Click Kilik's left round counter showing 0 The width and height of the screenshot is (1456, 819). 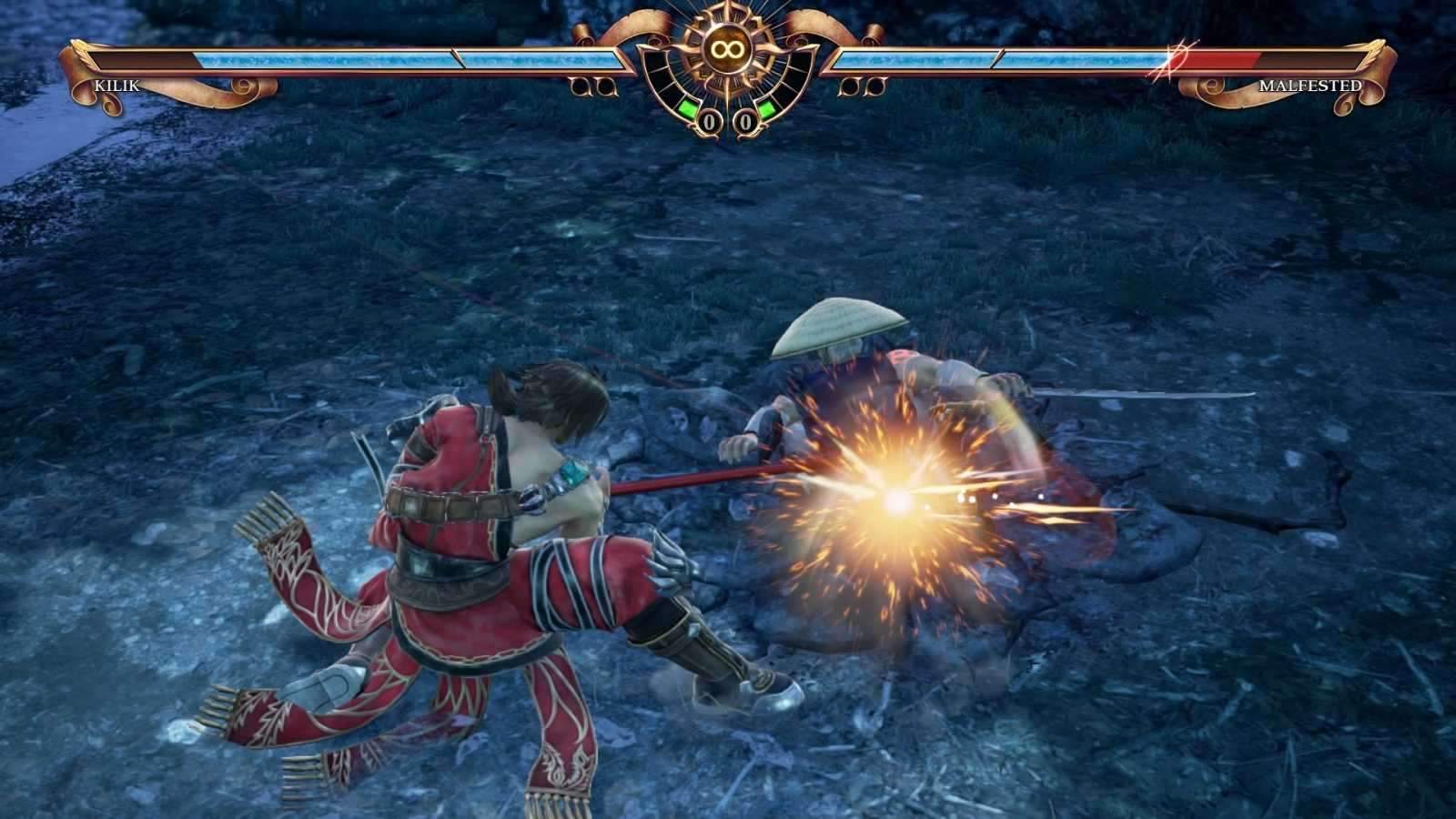click(x=710, y=119)
